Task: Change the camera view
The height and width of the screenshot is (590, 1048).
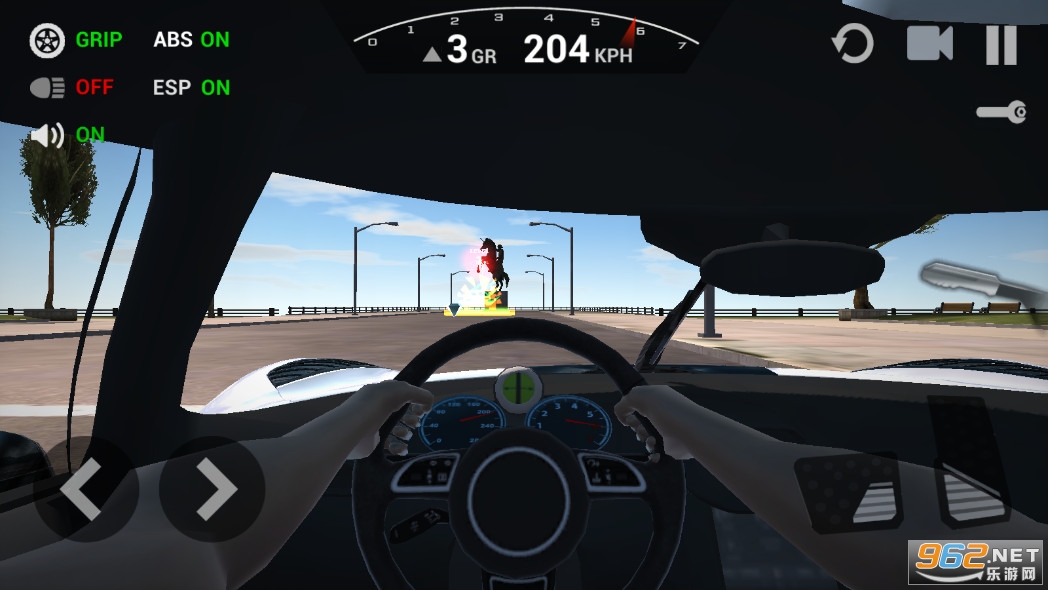Action: click(929, 44)
